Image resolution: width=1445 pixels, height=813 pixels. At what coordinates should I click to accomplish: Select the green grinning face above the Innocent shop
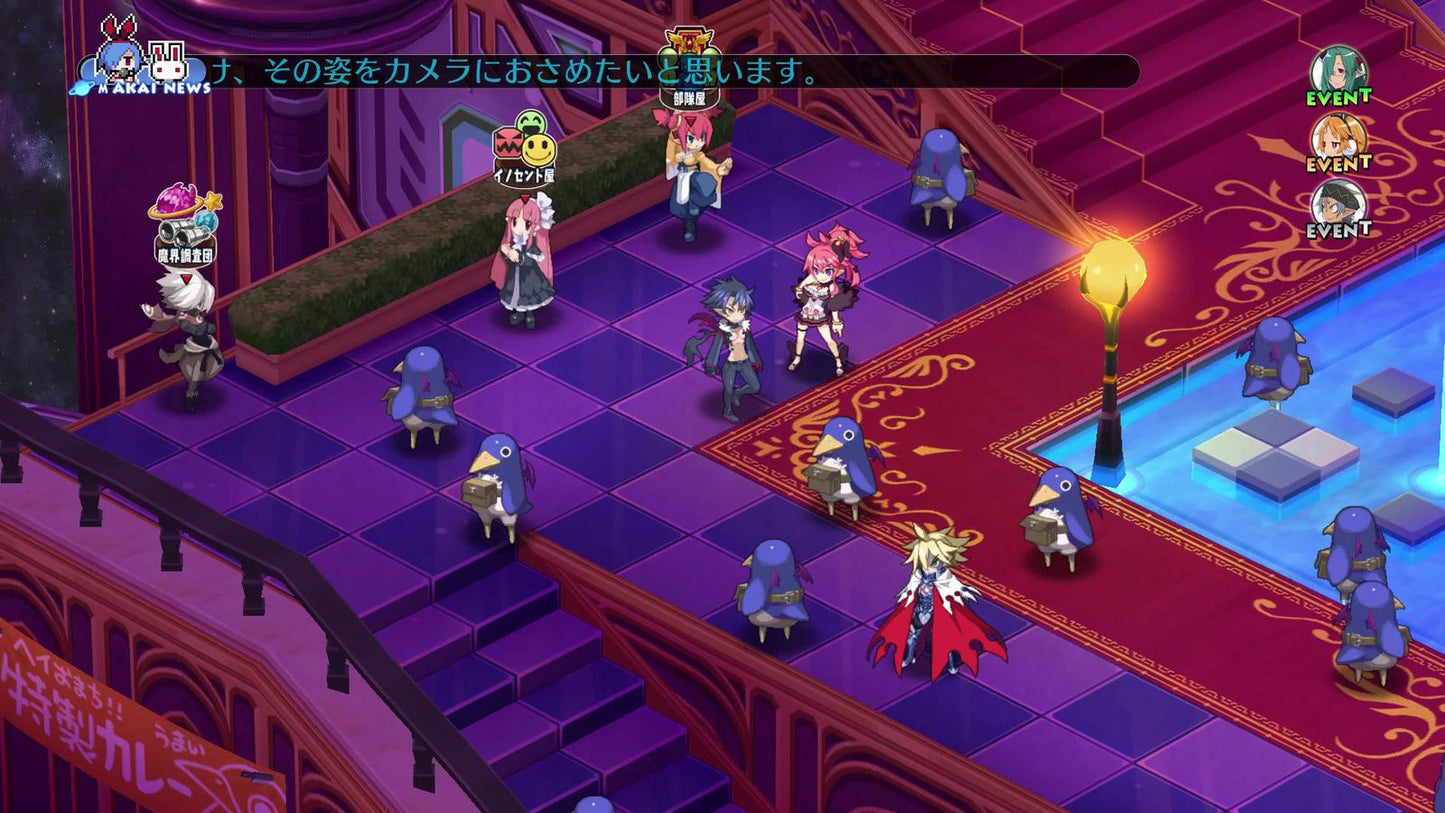coord(529,122)
